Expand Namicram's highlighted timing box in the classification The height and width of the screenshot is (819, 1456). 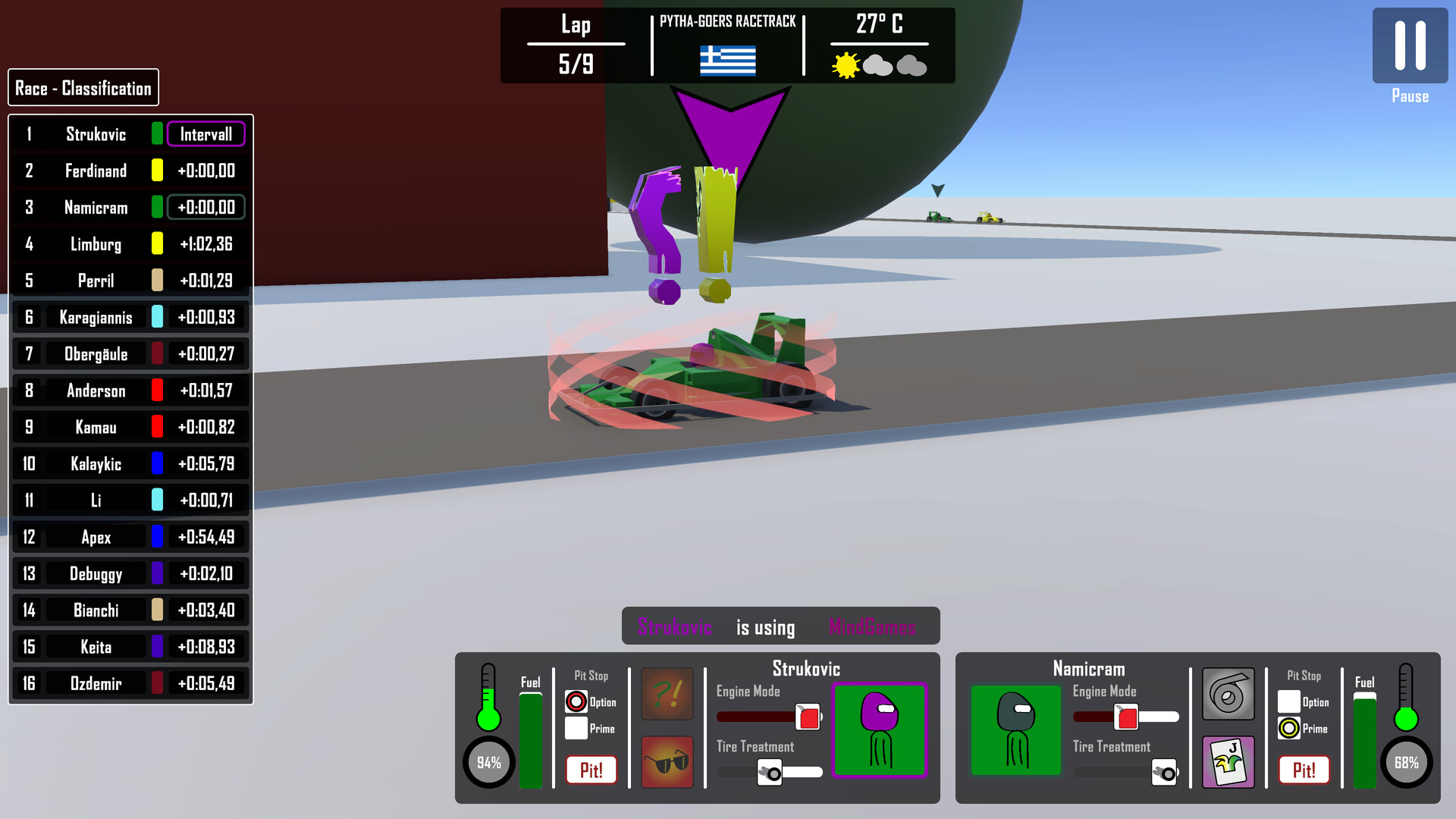coord(206,207)
